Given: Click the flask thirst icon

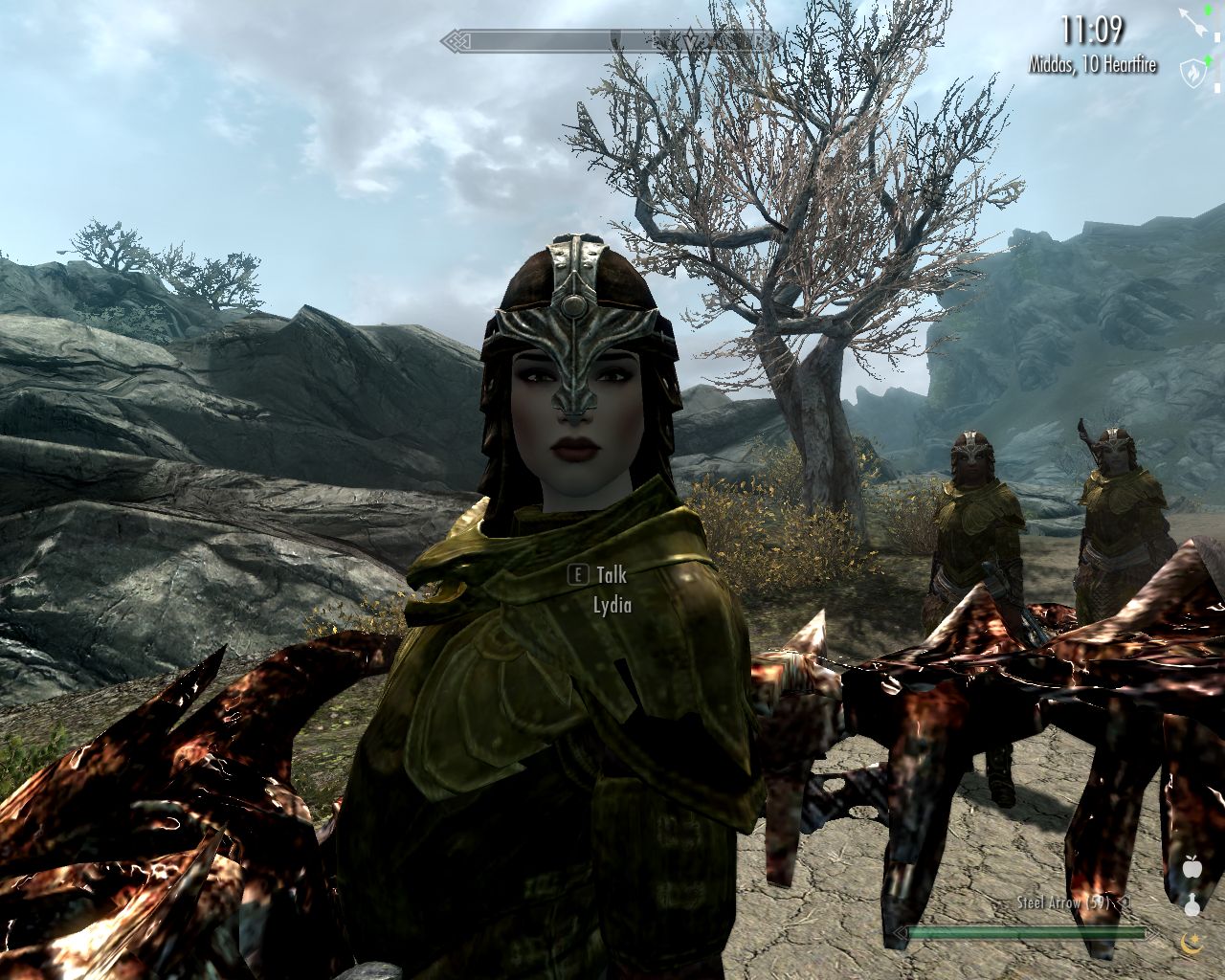Looking at the screenshot, I should point(1192,903).
